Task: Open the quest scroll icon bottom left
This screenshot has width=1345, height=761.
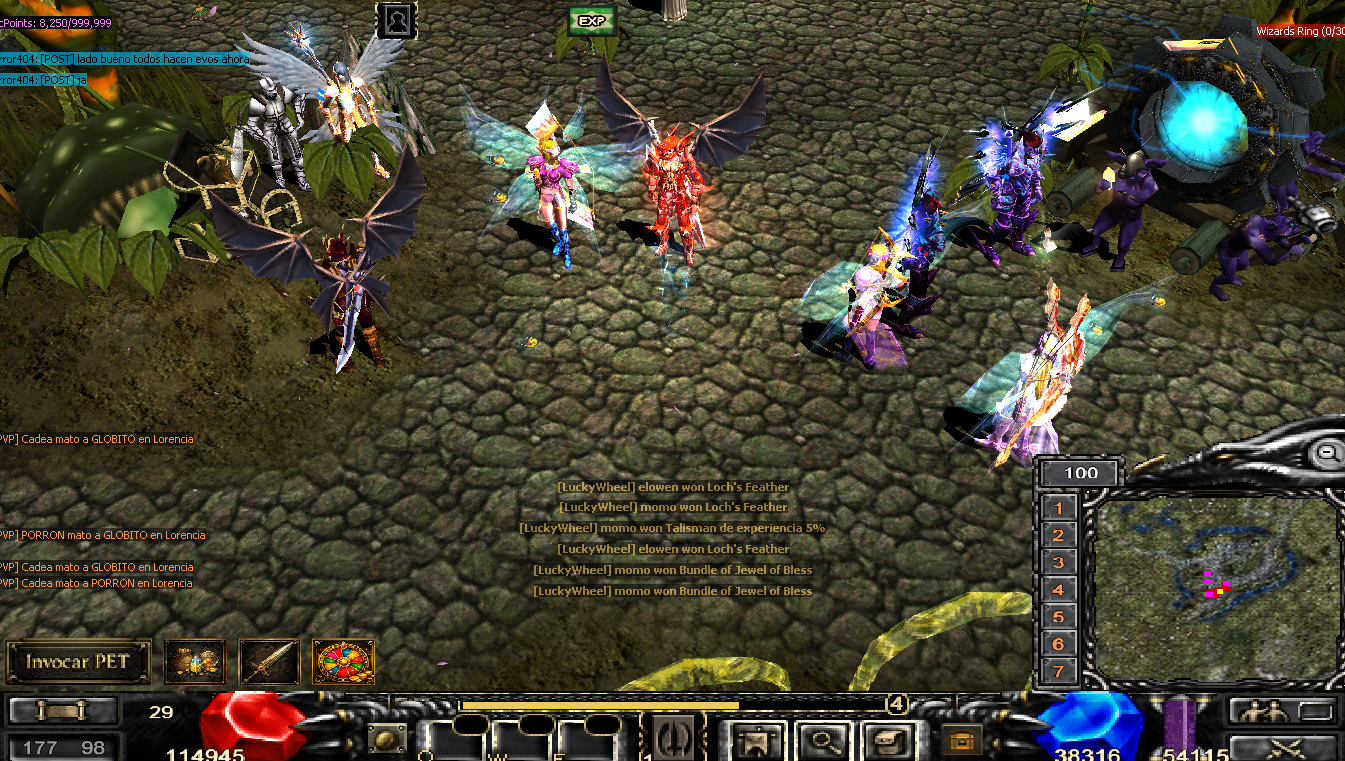Action: (x=60, y=710)
